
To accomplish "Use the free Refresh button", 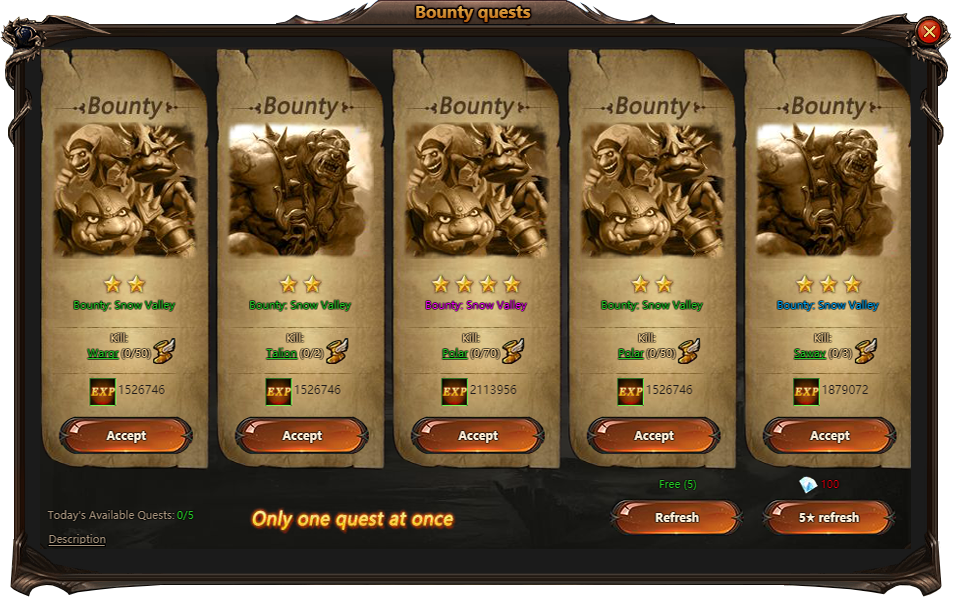I will (x=676, y=518).
